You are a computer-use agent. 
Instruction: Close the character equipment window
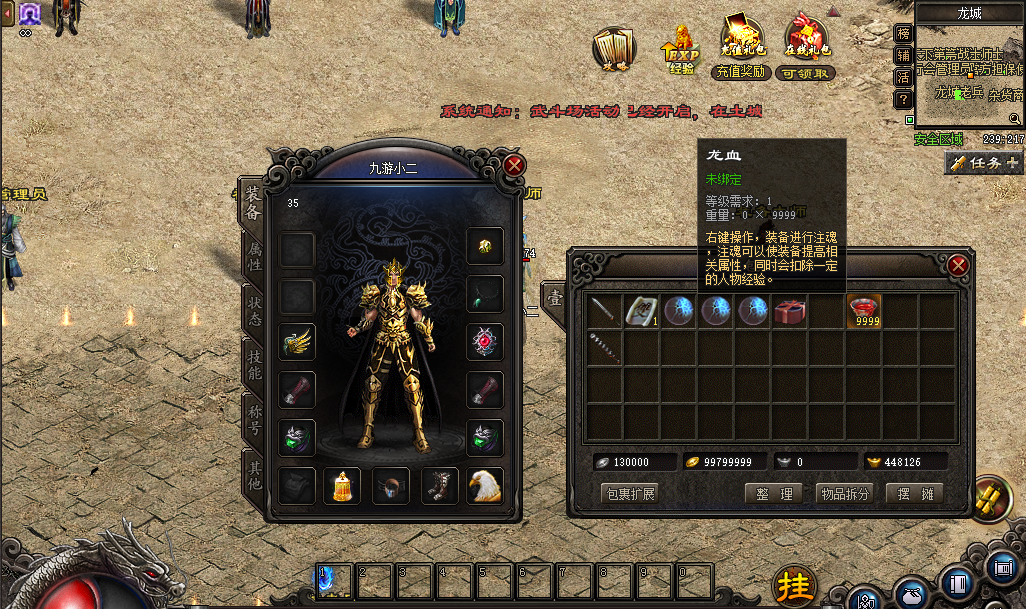[514, 166]
